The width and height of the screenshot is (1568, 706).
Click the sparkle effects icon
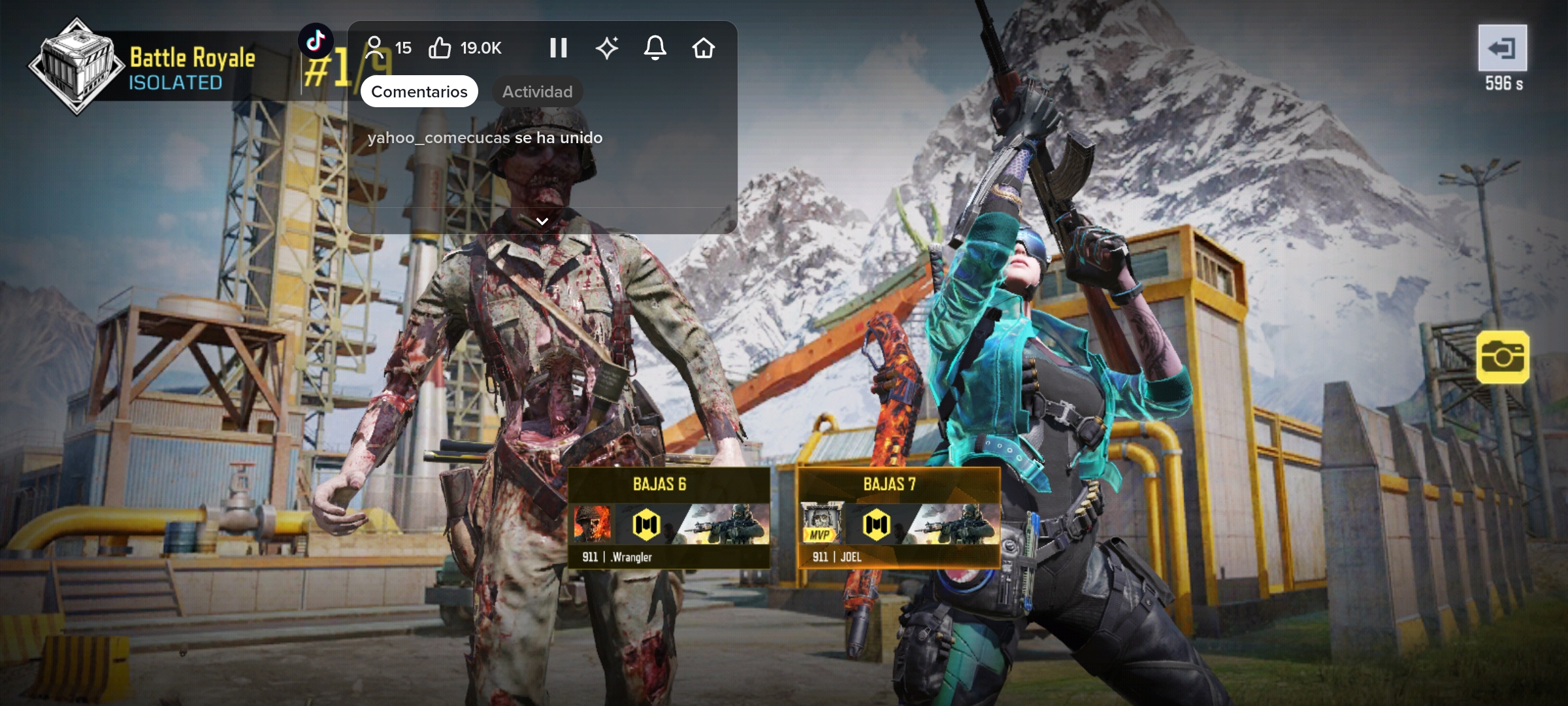607,48
